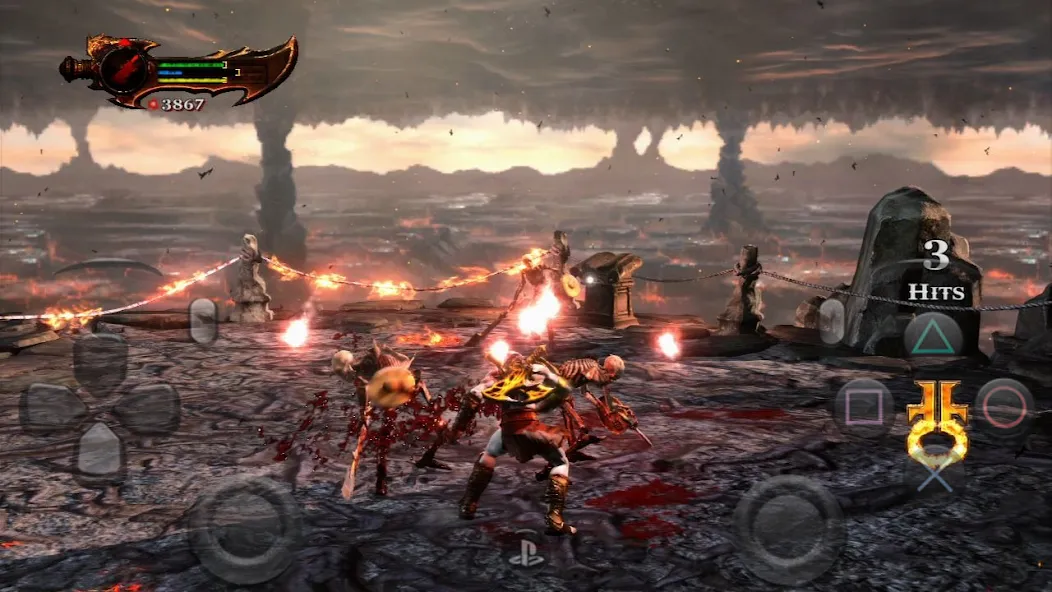This screenshot has height=592, width=1052.
Task: Tap the left shoulder touch button
Action: click(x=203, y=322)
